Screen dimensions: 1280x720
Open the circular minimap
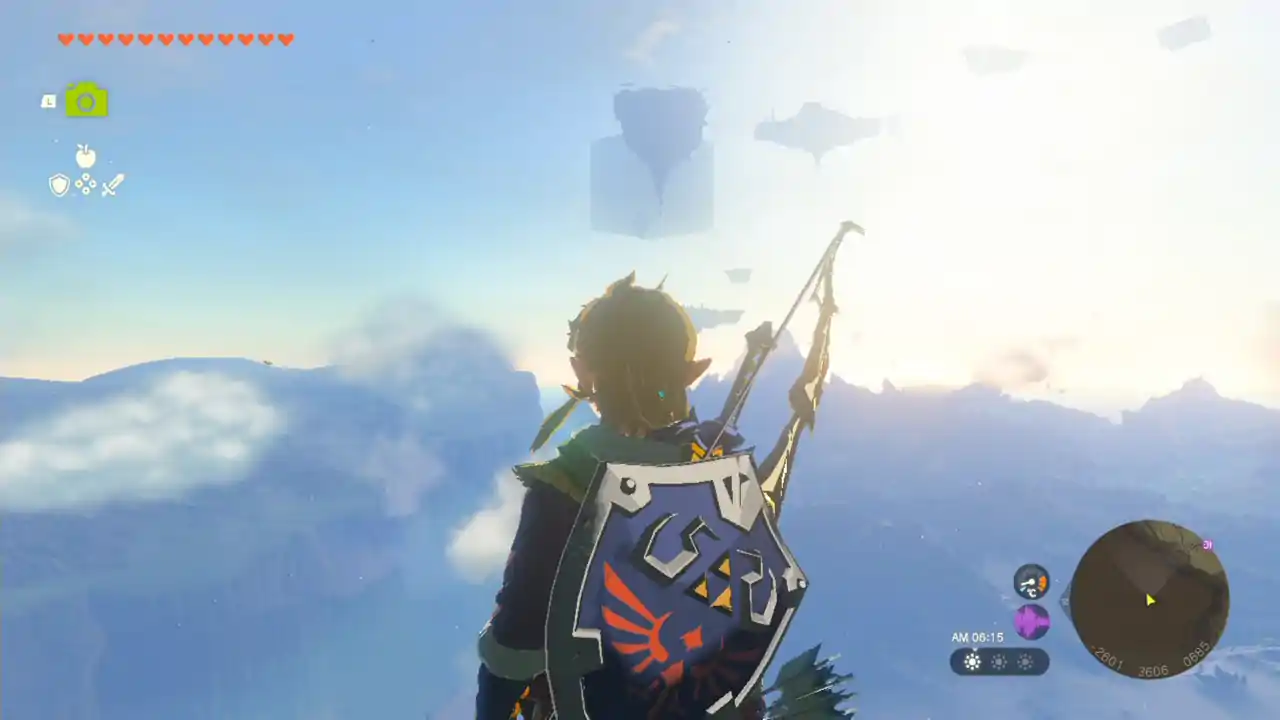[x=1149, y=599]
